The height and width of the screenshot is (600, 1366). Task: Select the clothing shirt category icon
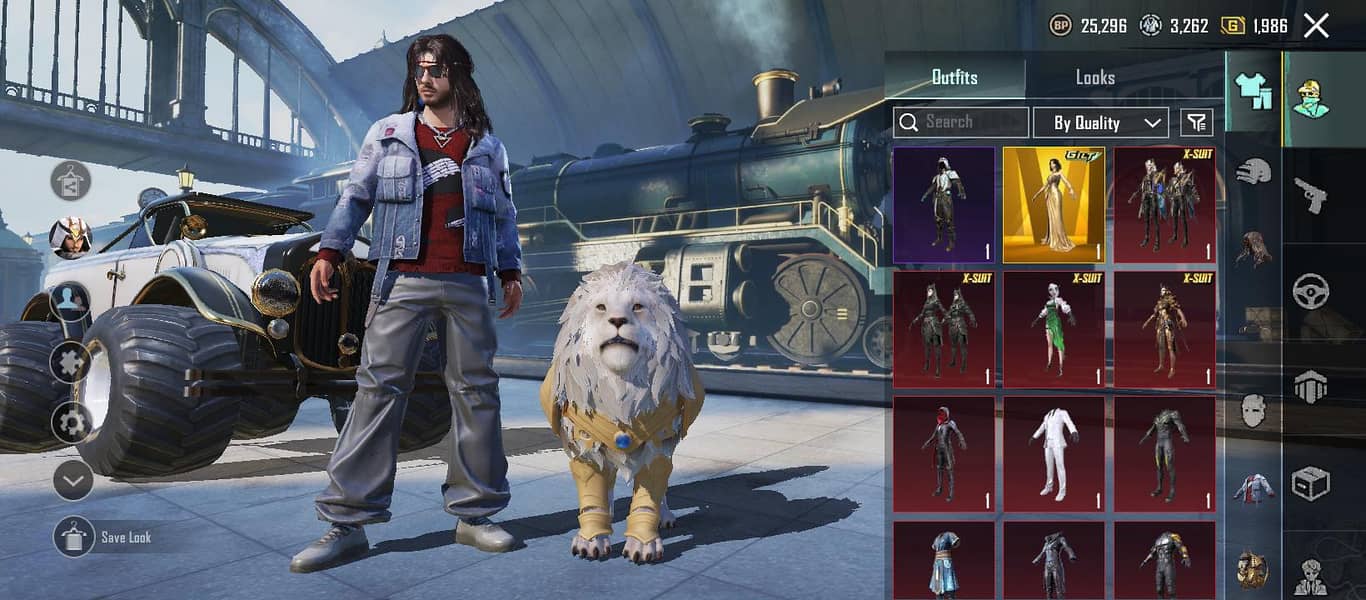[1253, 92]
